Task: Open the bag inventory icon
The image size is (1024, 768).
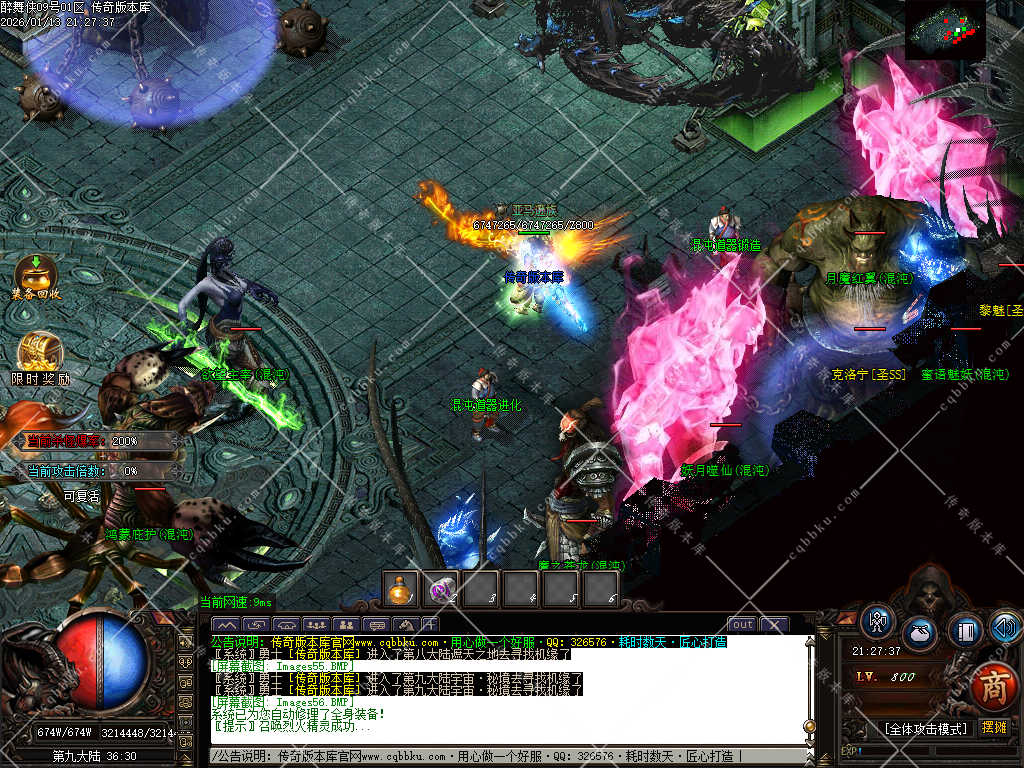Action: click(920, 634)
